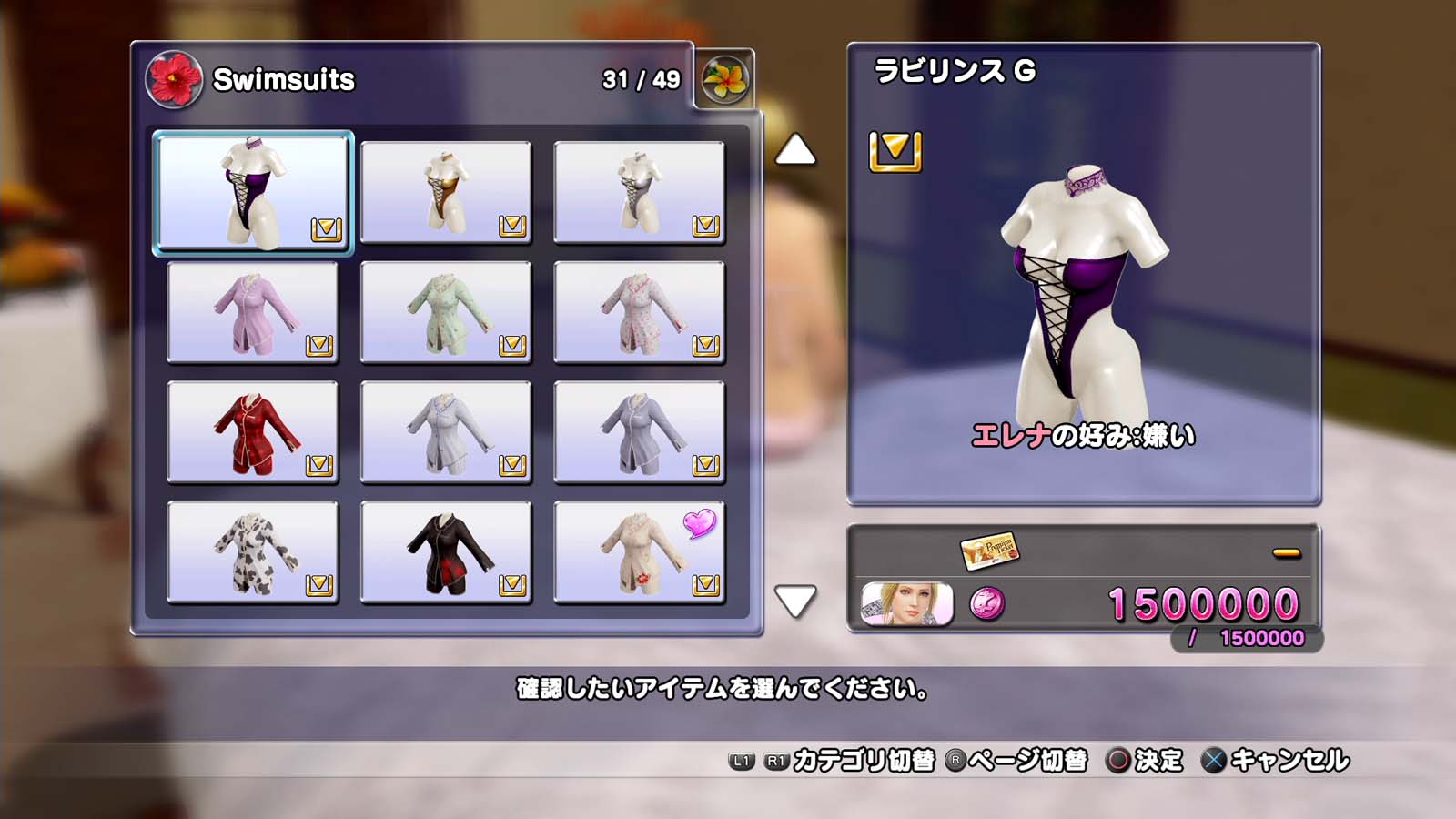Select the silver-gray lace-up swimsuit tile
Image resolution: width=1456 pixels, height=819 pixels.
(x=639, y=192)
